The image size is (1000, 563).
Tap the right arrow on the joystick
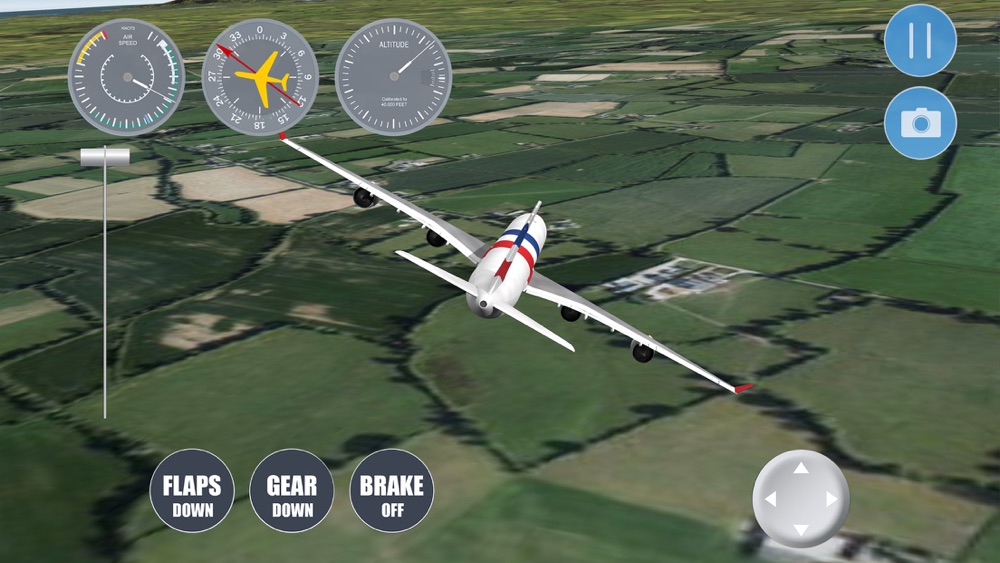(831, 499)
